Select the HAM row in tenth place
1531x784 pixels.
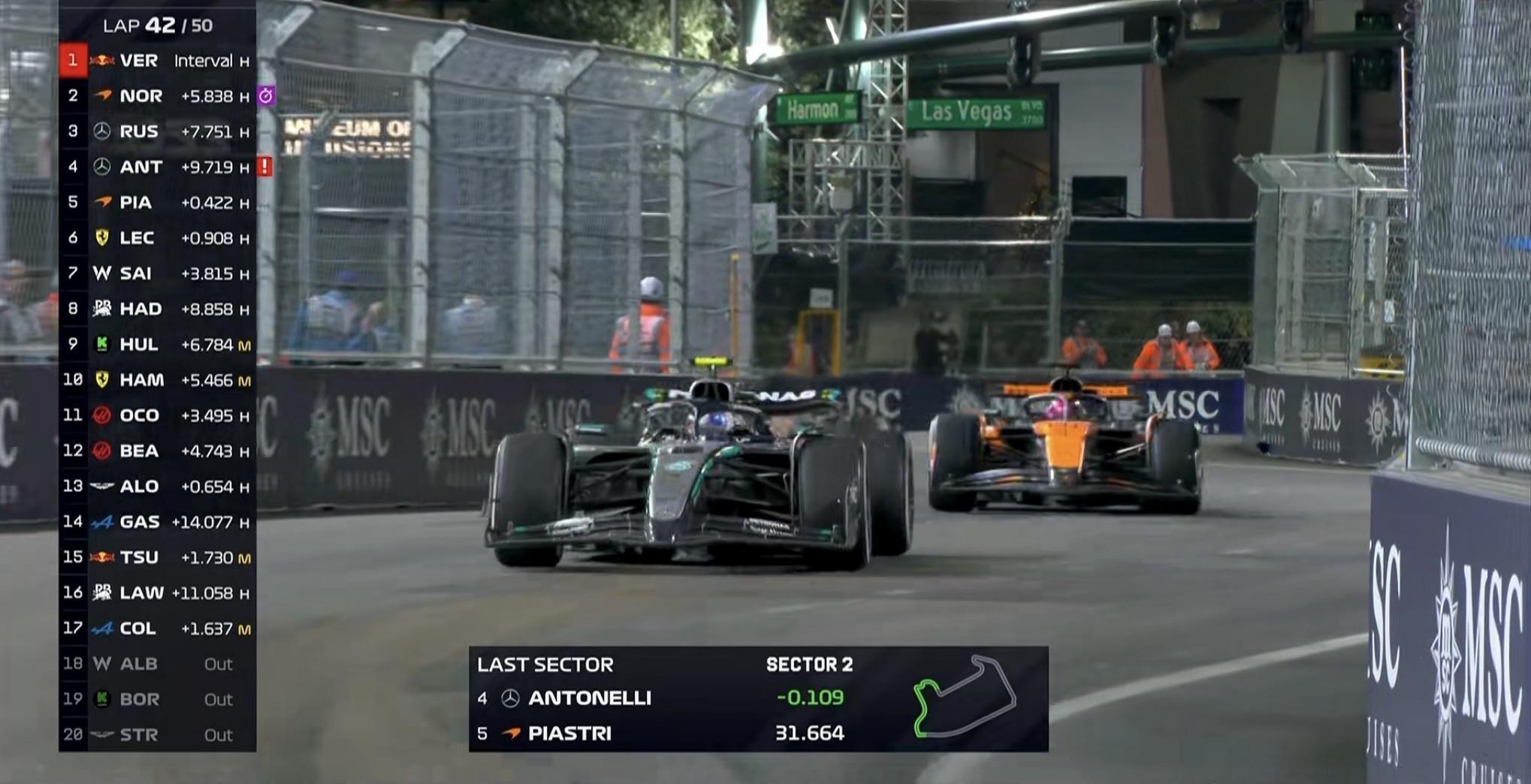pyautogui.click(x=157, y=380)
